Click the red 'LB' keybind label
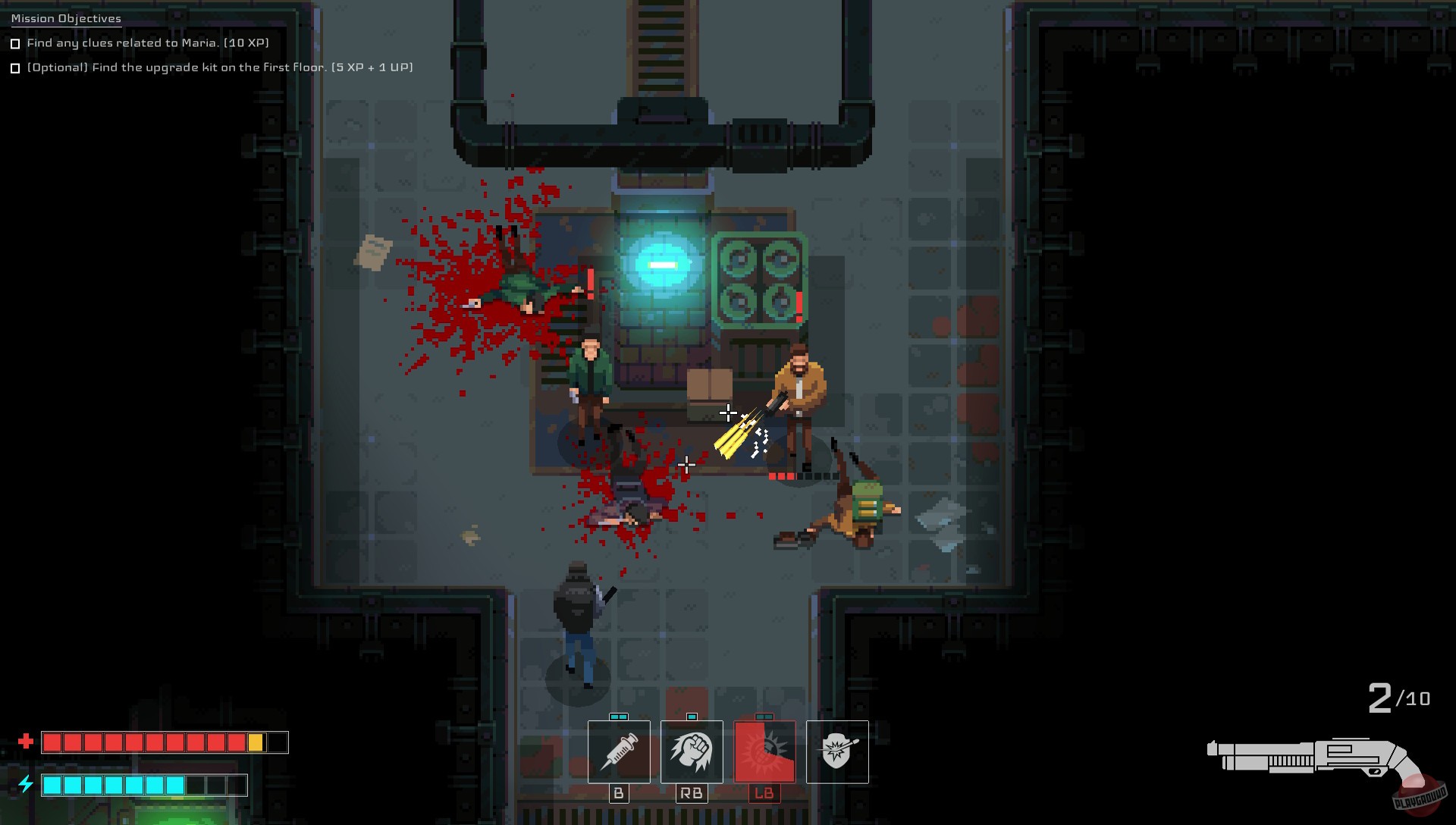This screenshot has width=1456, height=825. pyautogui.click(x=765, y=793)
